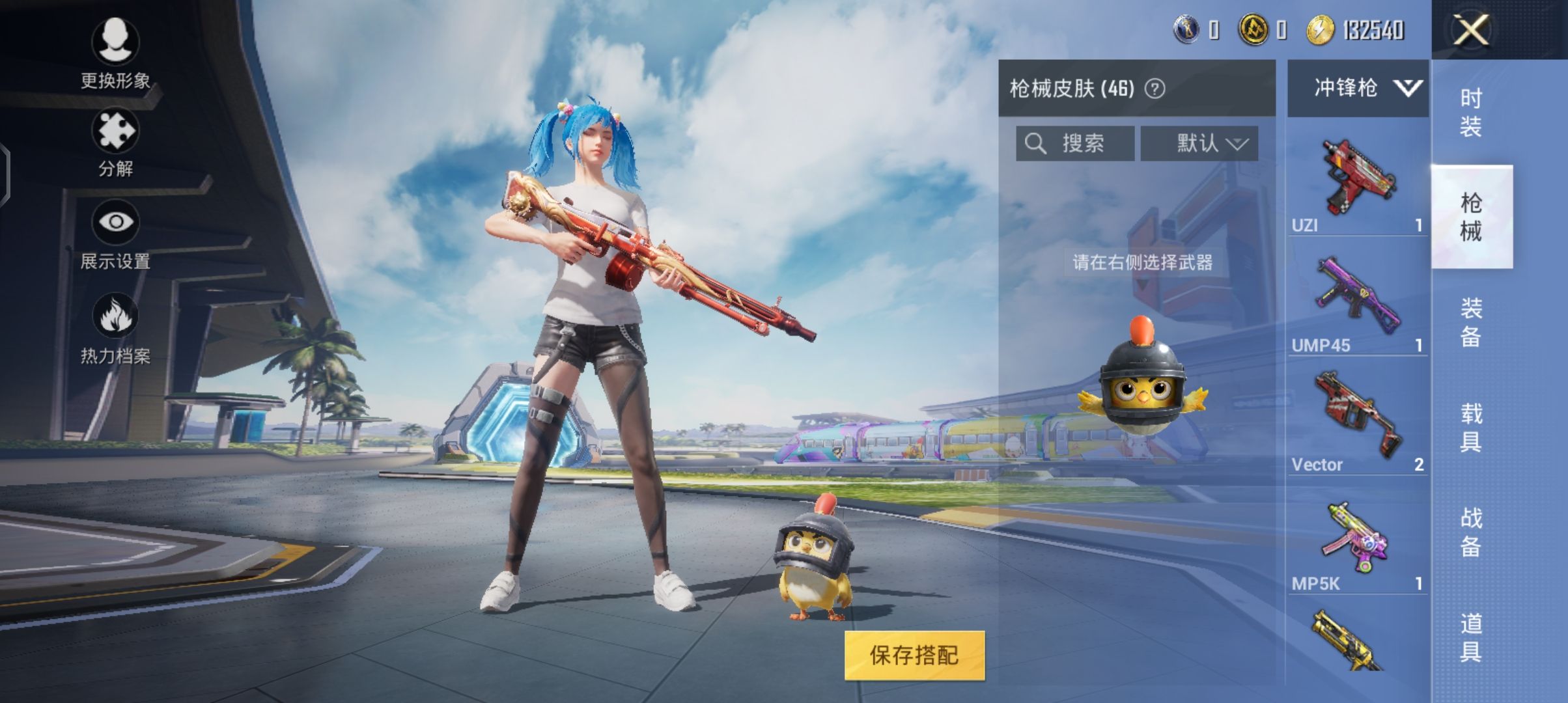This screenshot has height=703, width=1568.
Task: Open the 装备 equipment tab
Action: (1471, 322)
